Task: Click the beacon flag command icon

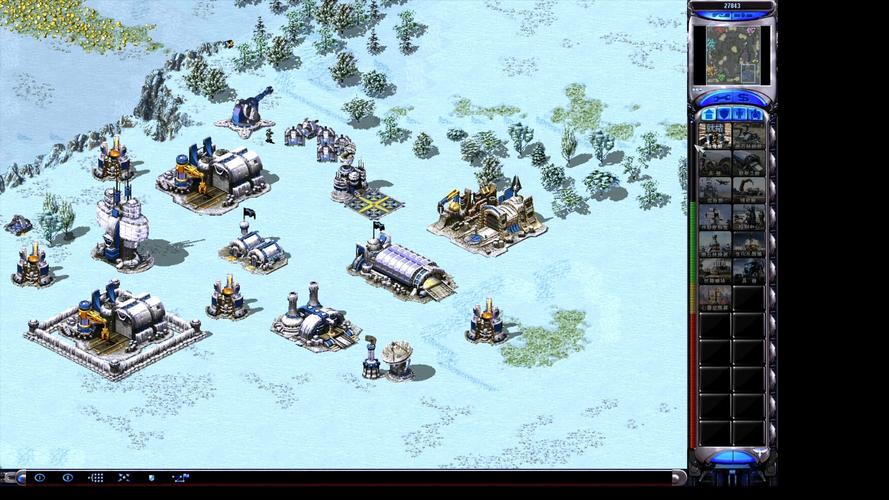Action: [x=180, y=478]
